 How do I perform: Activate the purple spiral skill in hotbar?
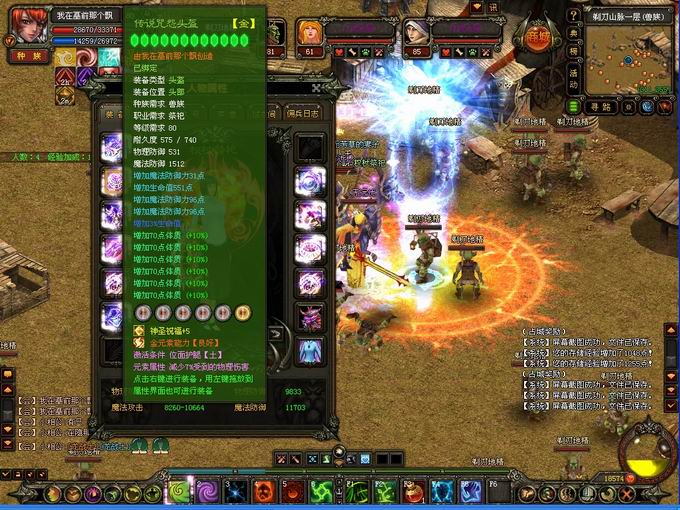pyautogui.click(x=207, y=491)
